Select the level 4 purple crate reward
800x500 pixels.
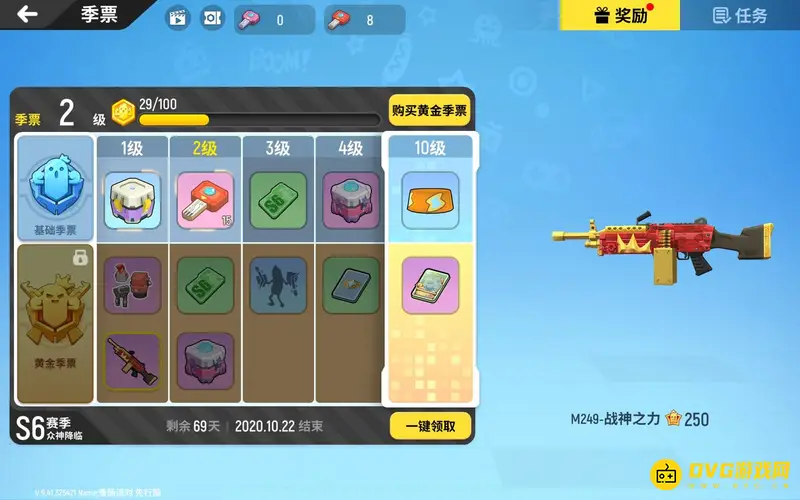[x=351, y=199]
